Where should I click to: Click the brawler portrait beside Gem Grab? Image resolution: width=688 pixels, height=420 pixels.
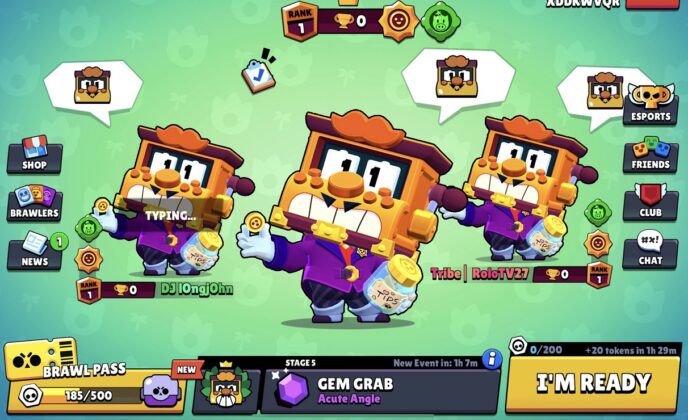pyautogui.click(x=227, y=388)
